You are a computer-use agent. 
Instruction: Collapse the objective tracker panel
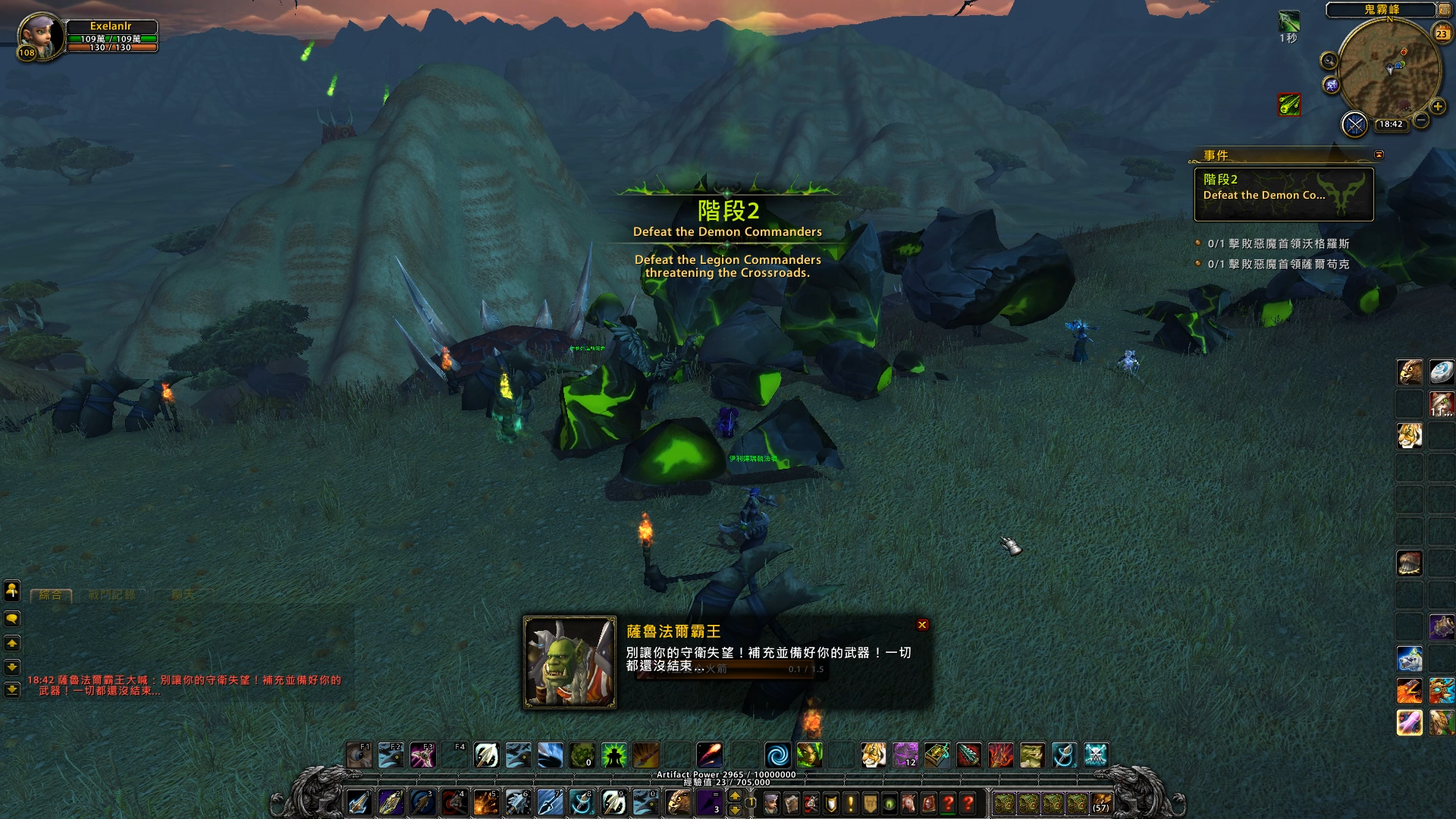[x=1379, y=155]
